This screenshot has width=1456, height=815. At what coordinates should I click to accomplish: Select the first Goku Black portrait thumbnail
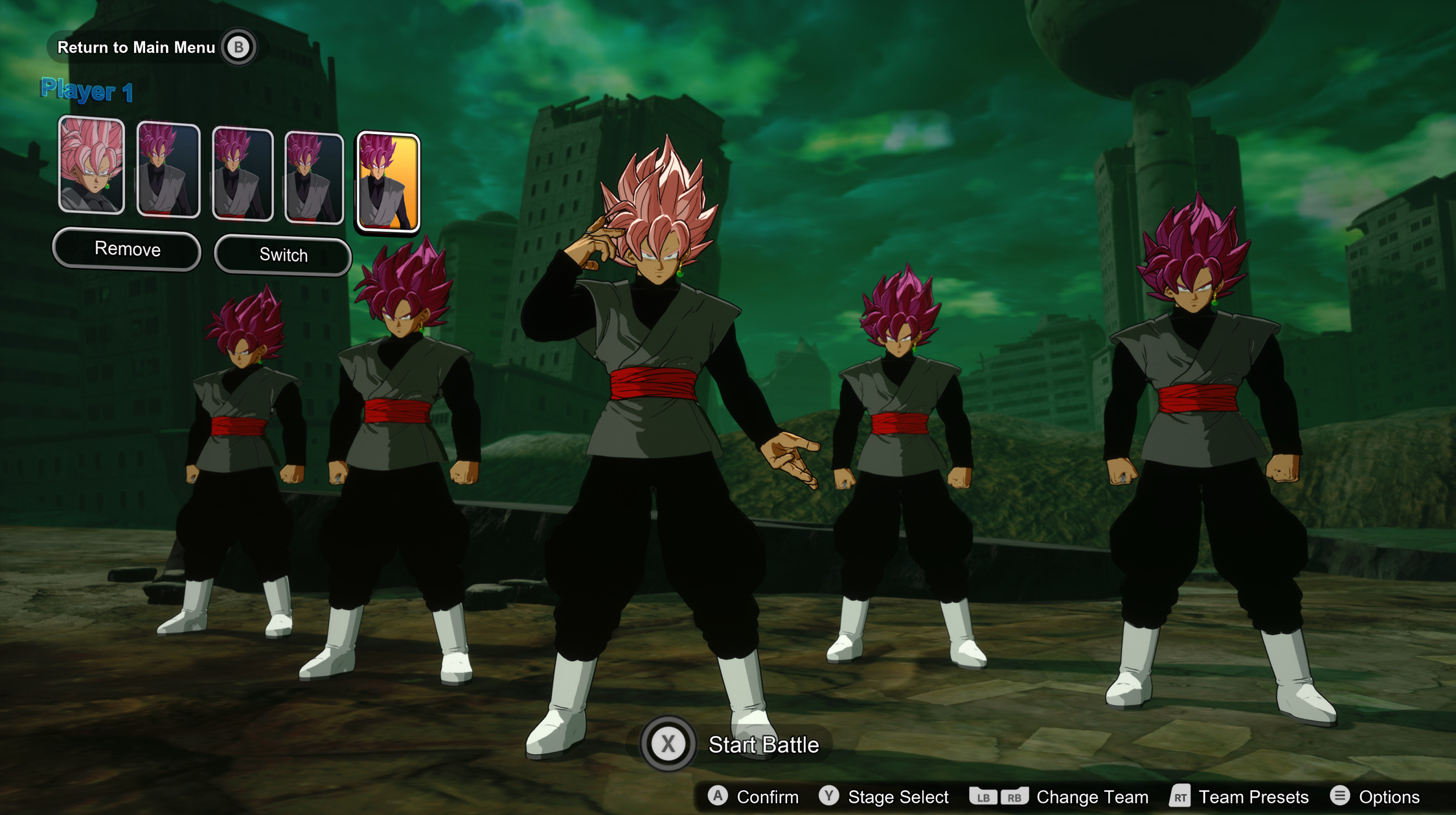pyautogui.click(x=92, y=165)
